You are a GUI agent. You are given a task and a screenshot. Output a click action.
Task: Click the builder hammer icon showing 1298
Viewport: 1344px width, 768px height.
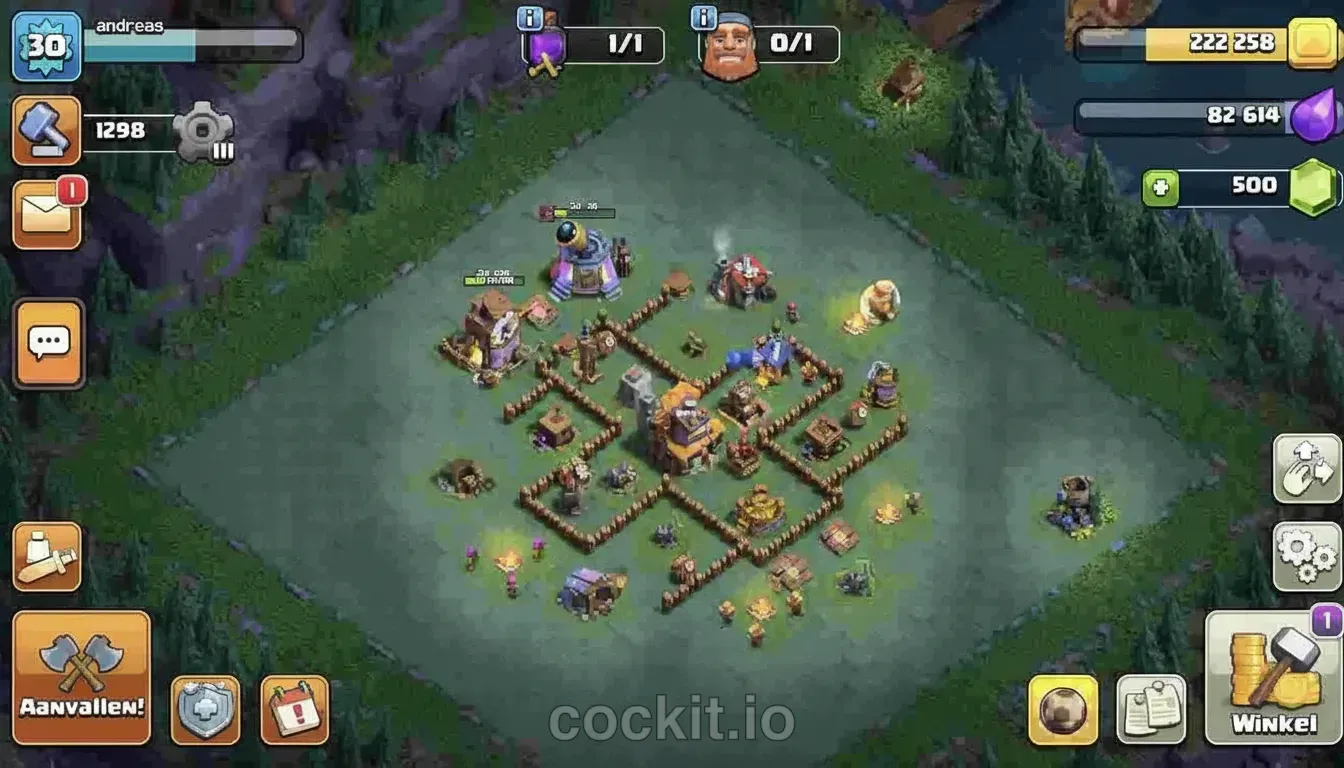(x=46, y=130)
